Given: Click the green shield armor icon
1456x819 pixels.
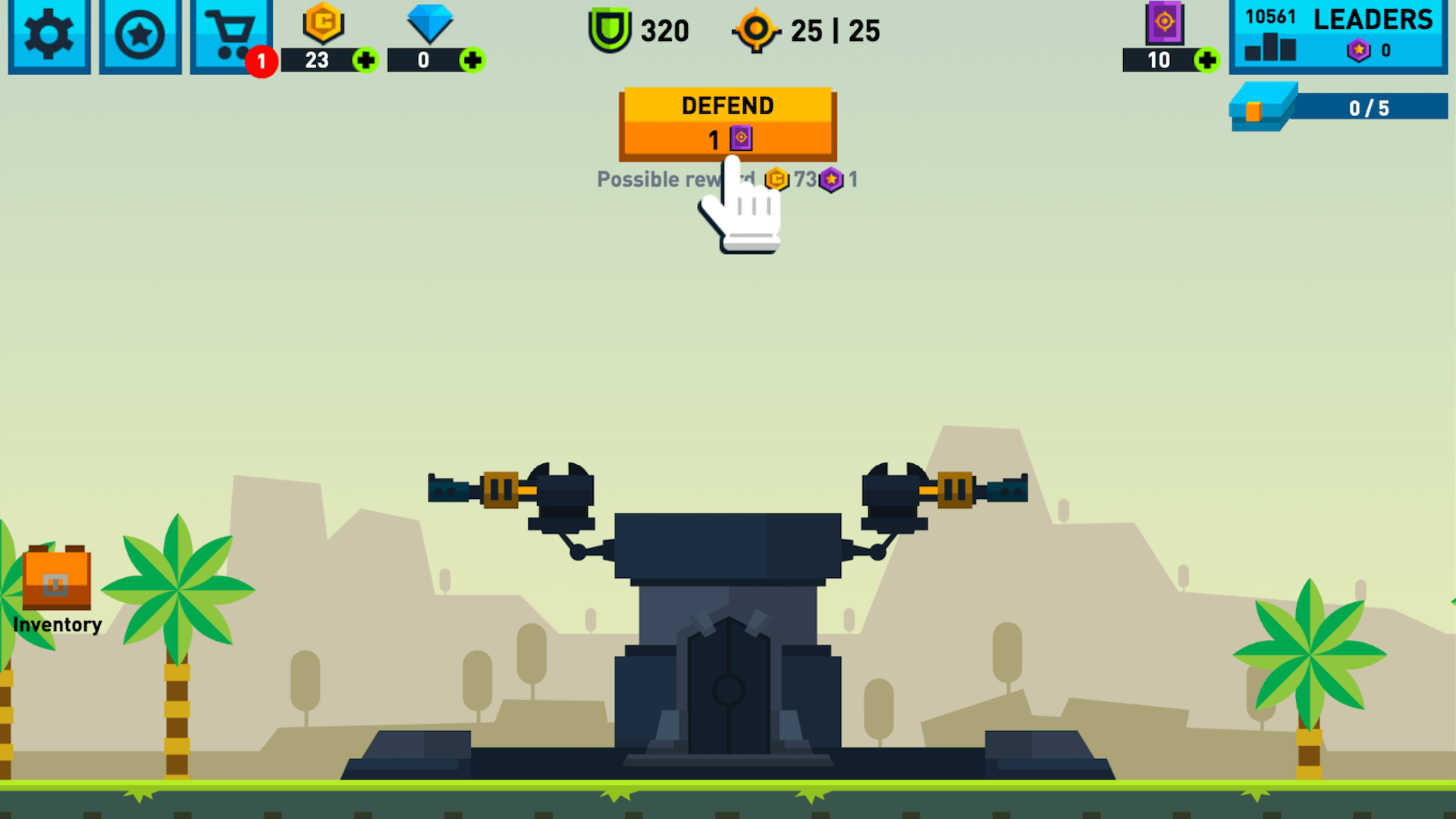Looking at the screenshot, I should coord(609,30).
